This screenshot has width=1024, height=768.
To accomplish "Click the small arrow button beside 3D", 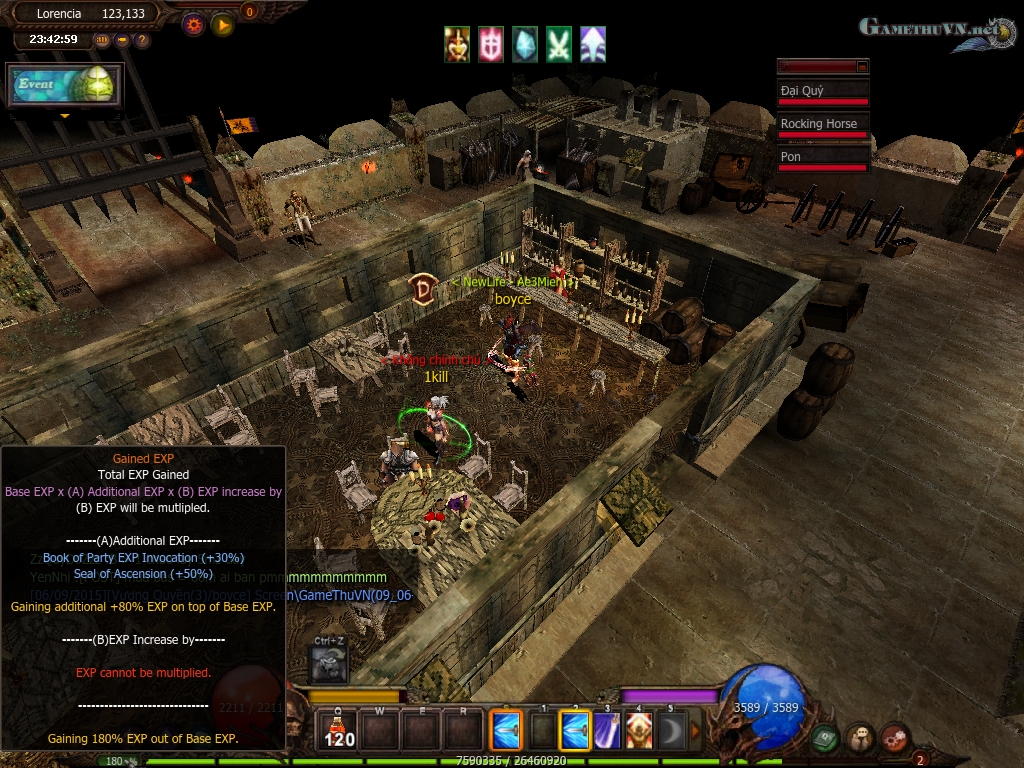I will 122,40.
